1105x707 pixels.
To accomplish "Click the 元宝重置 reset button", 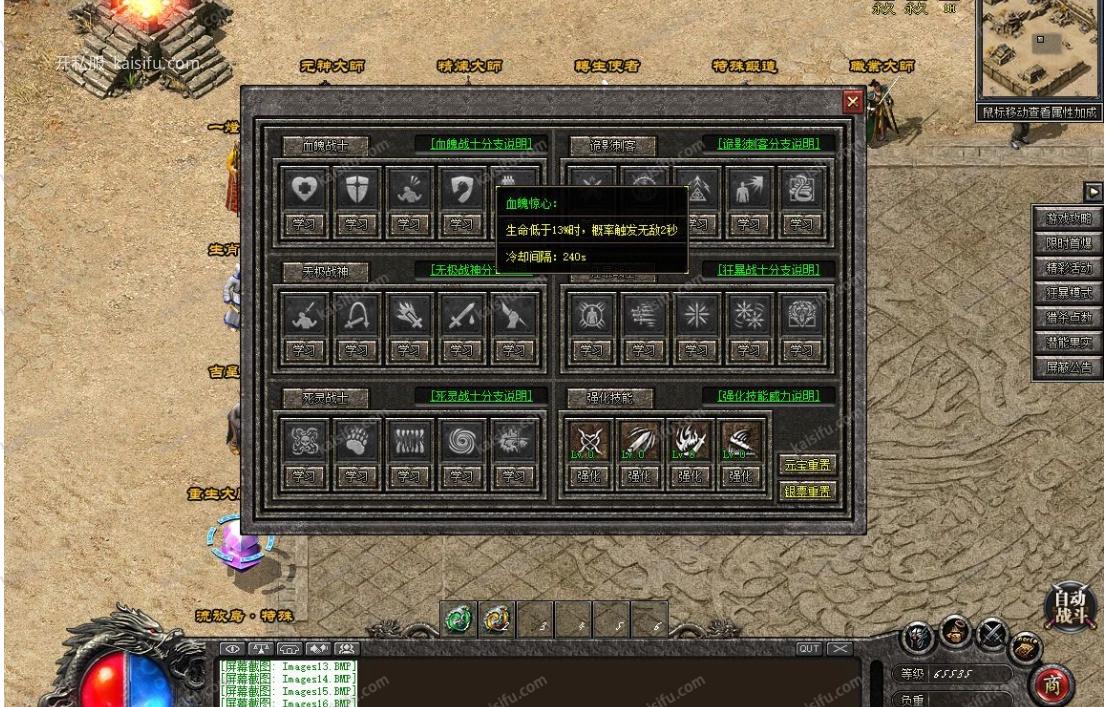I will point(806,465).
